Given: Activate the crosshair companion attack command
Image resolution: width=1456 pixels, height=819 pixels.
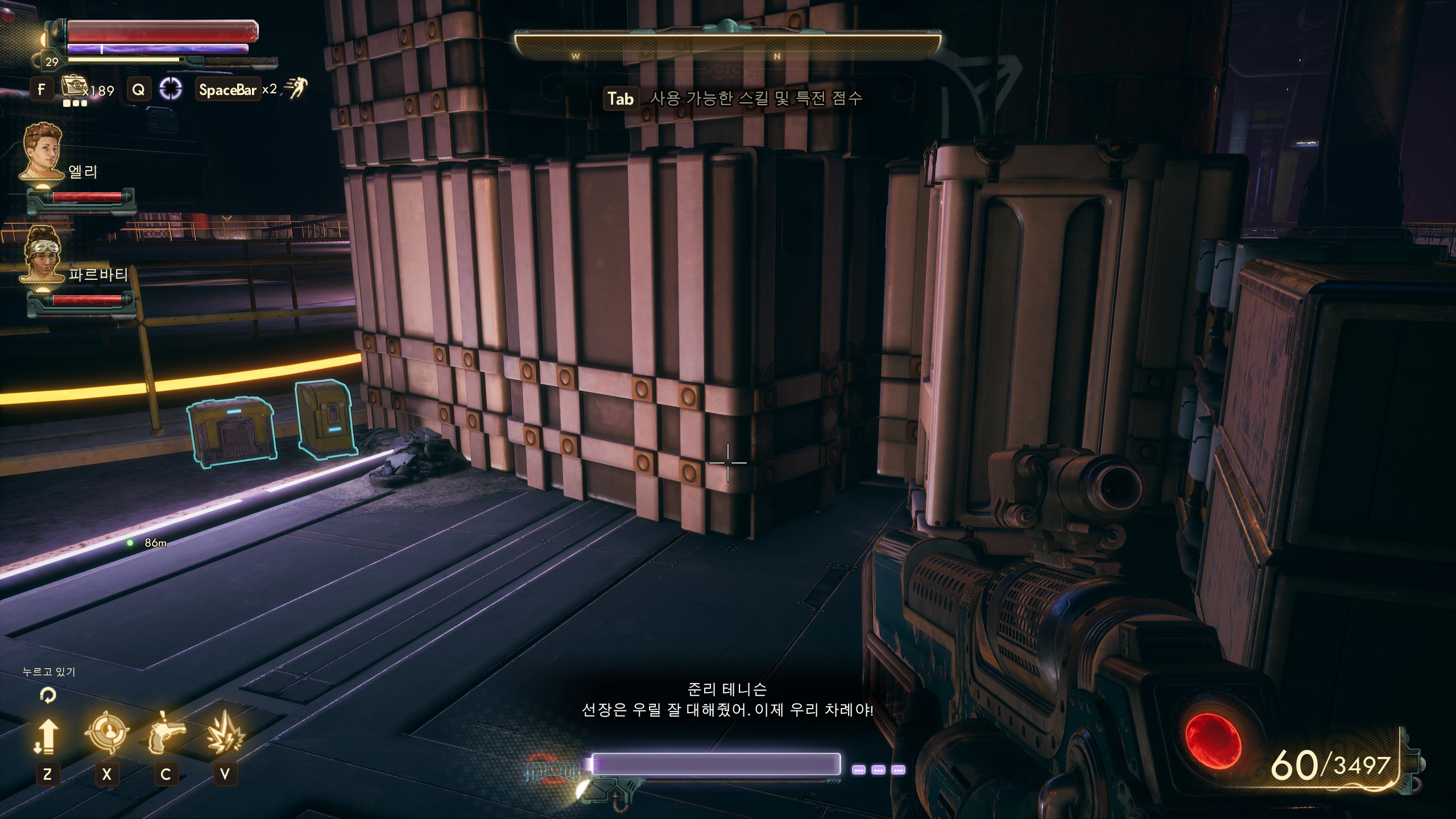Looking at the screenshot, I should click(106, 733).
